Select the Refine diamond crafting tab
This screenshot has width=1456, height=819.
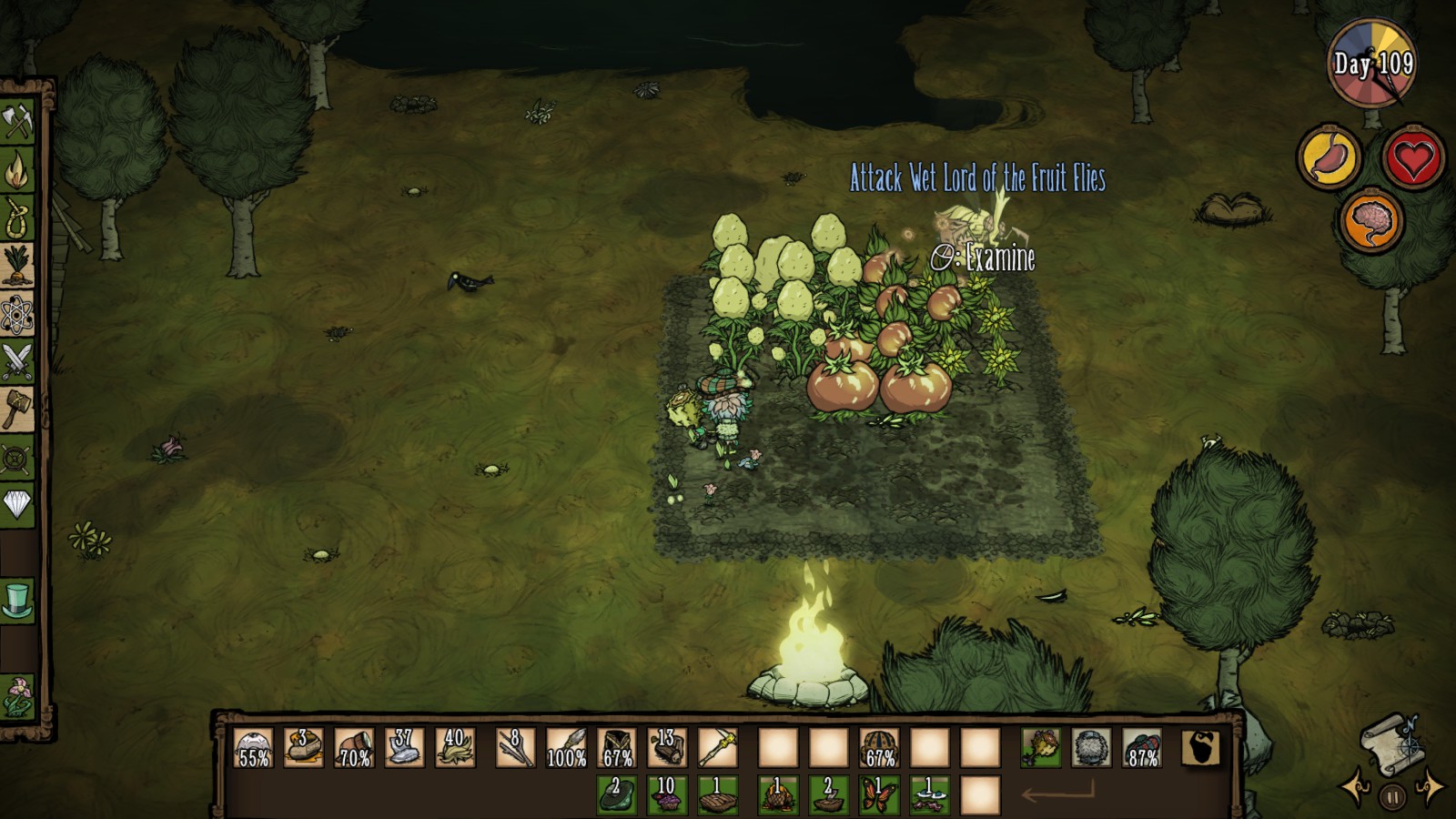pos(17,504)
